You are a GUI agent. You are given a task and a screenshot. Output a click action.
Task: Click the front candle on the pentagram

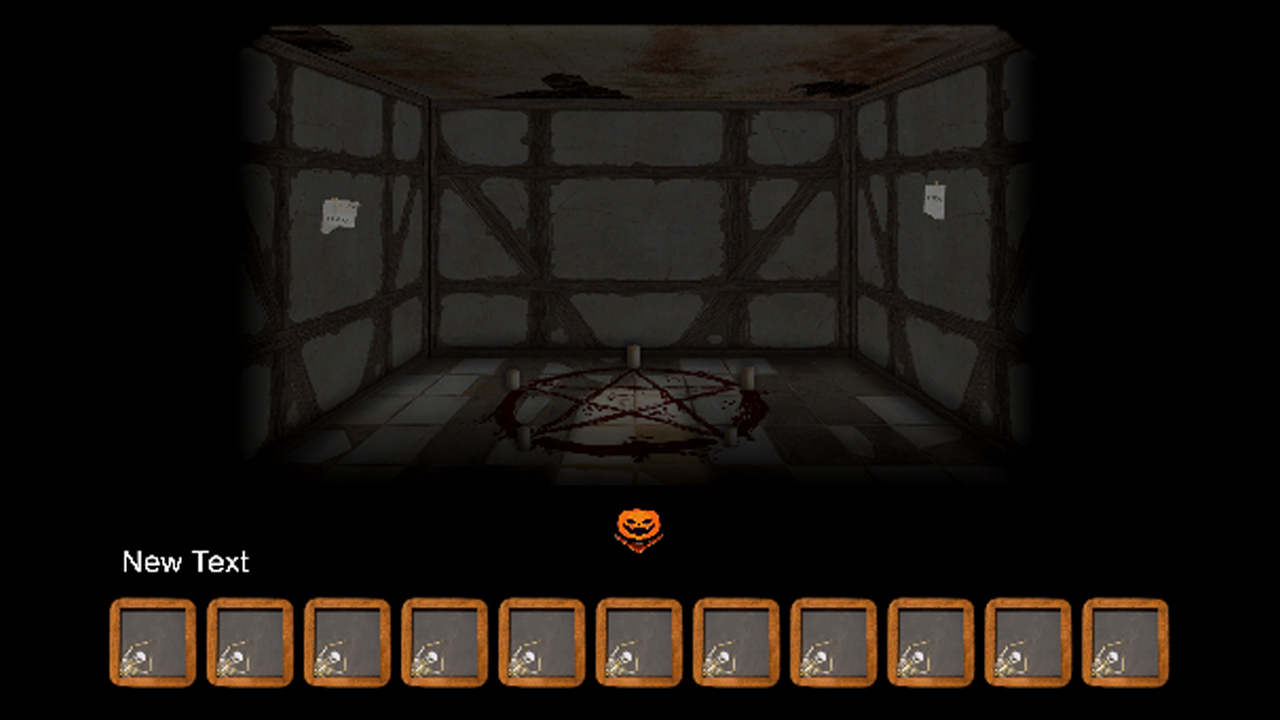point(524,436)
